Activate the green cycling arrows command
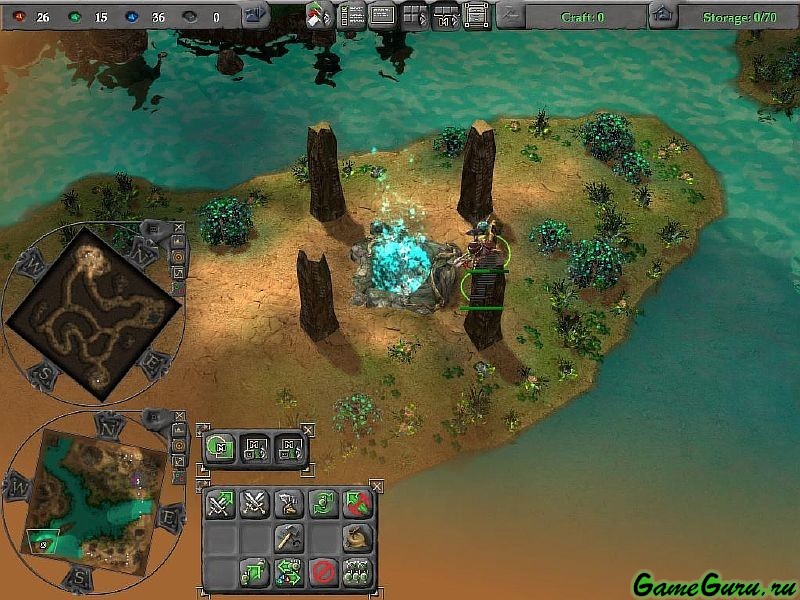Viewport: 800px width, 600px height. coord(323,504)
